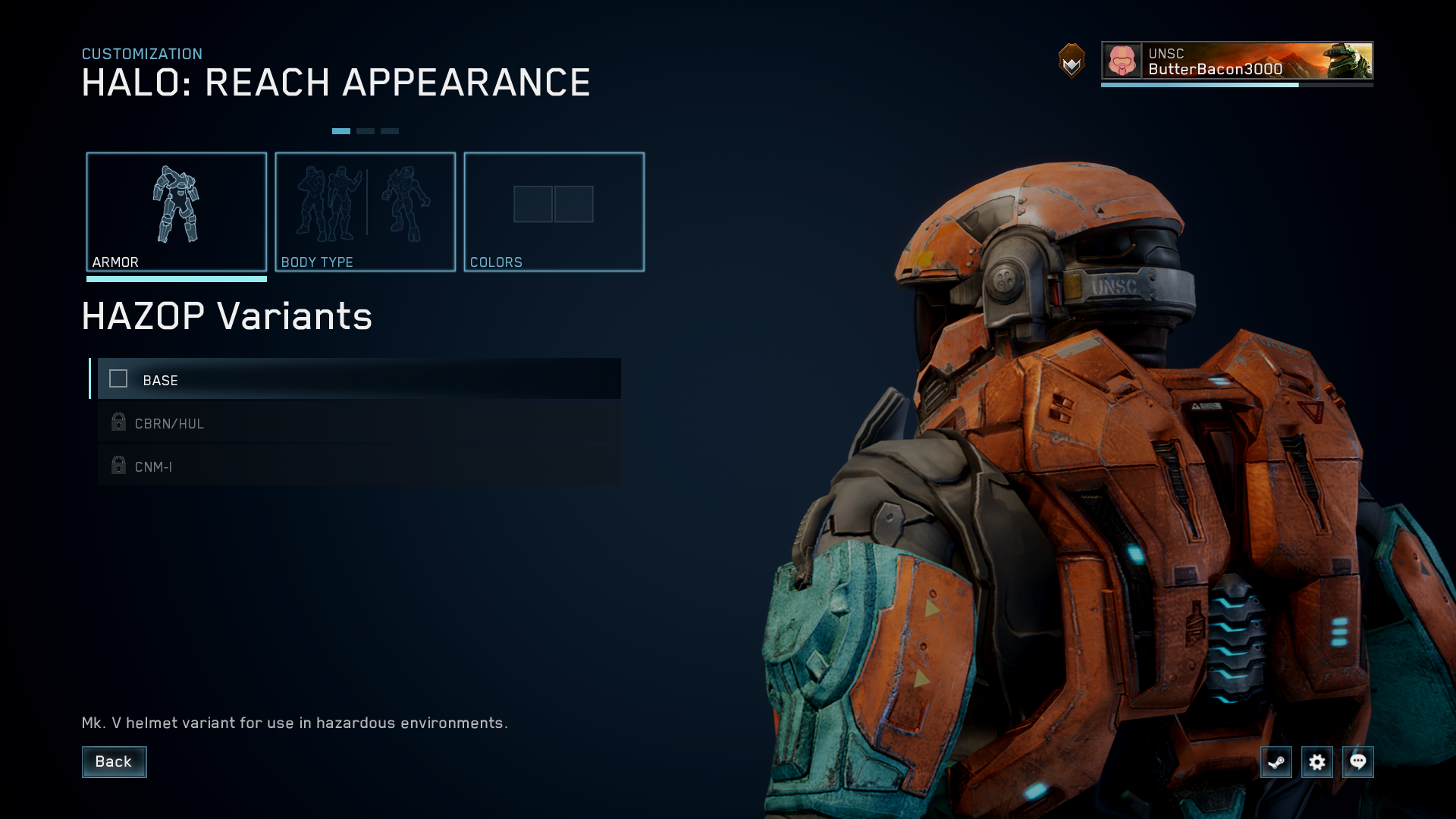
Task: Select the second page indicator dash
Action: pos(367,130)
